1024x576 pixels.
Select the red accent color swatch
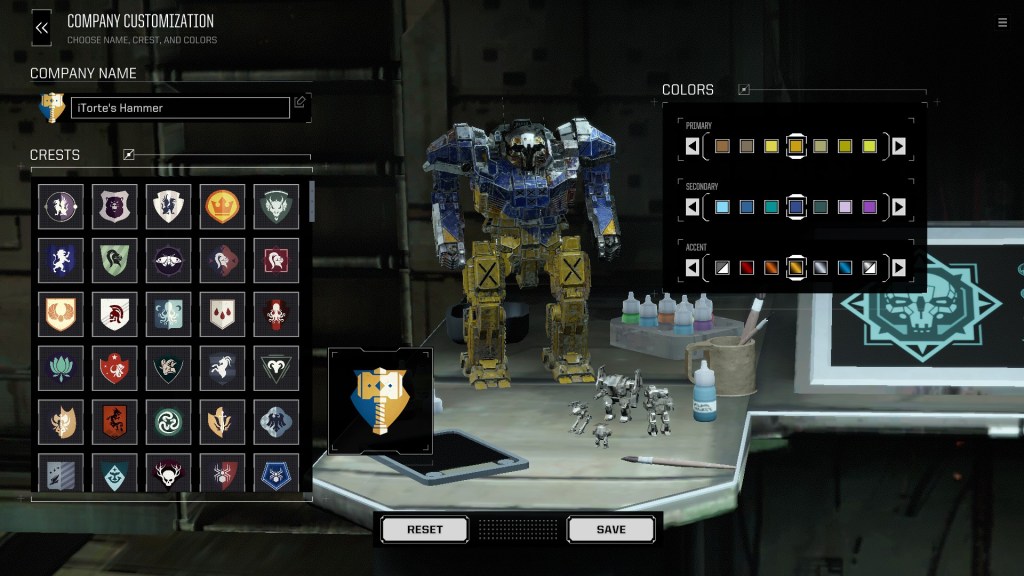(x=747, y=267)
